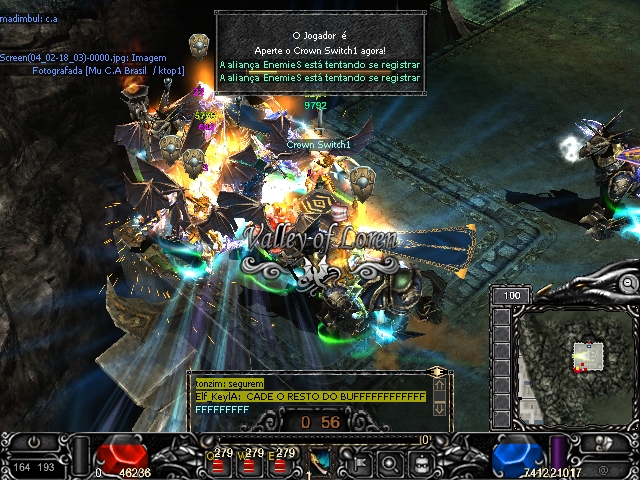Viewport: 640px width, 480px height.
Task: Click the chat window resize handle
Action: pyautogui.click(x=436, y=373)
